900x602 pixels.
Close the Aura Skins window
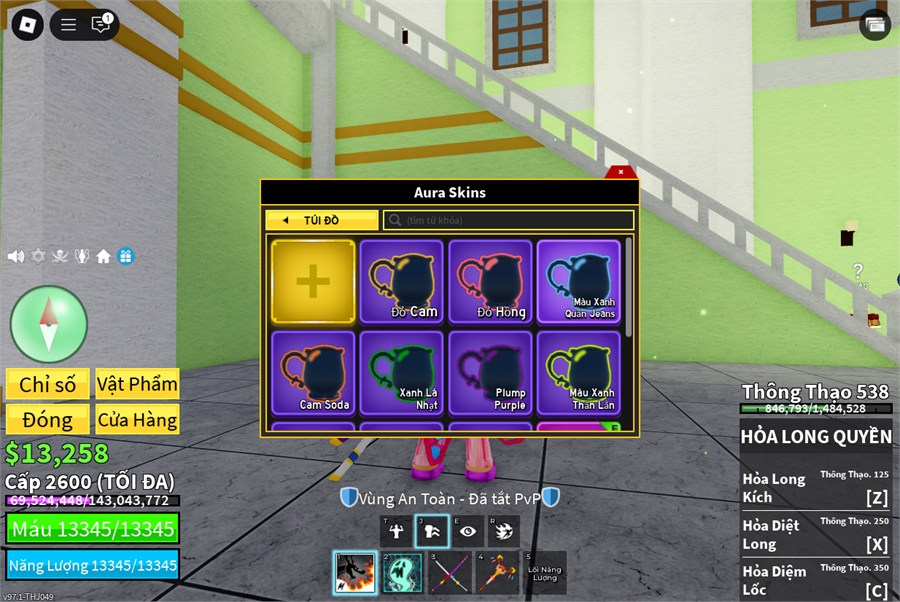coord(621,172)
